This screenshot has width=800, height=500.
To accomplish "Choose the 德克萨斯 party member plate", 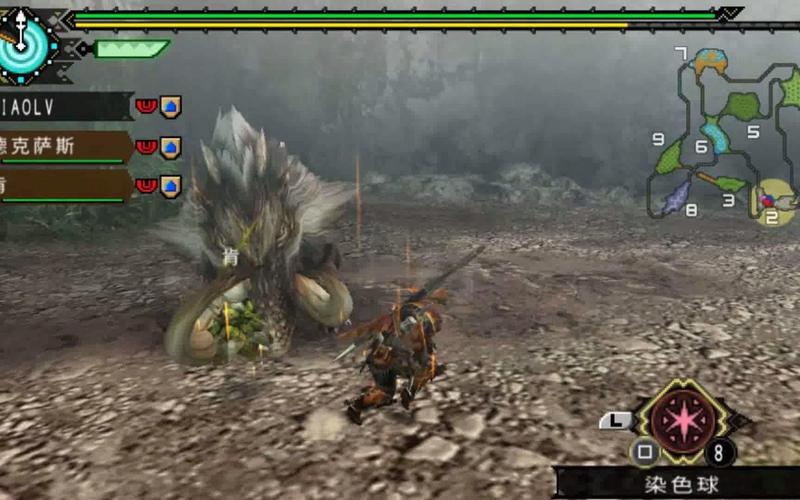I will [x=66, y=147].
